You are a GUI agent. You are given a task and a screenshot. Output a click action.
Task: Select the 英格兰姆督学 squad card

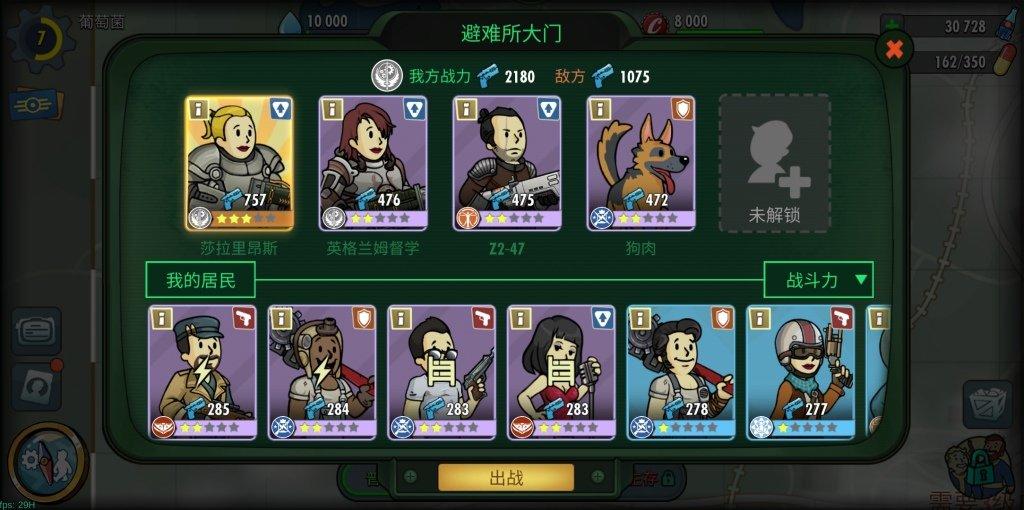373,164
